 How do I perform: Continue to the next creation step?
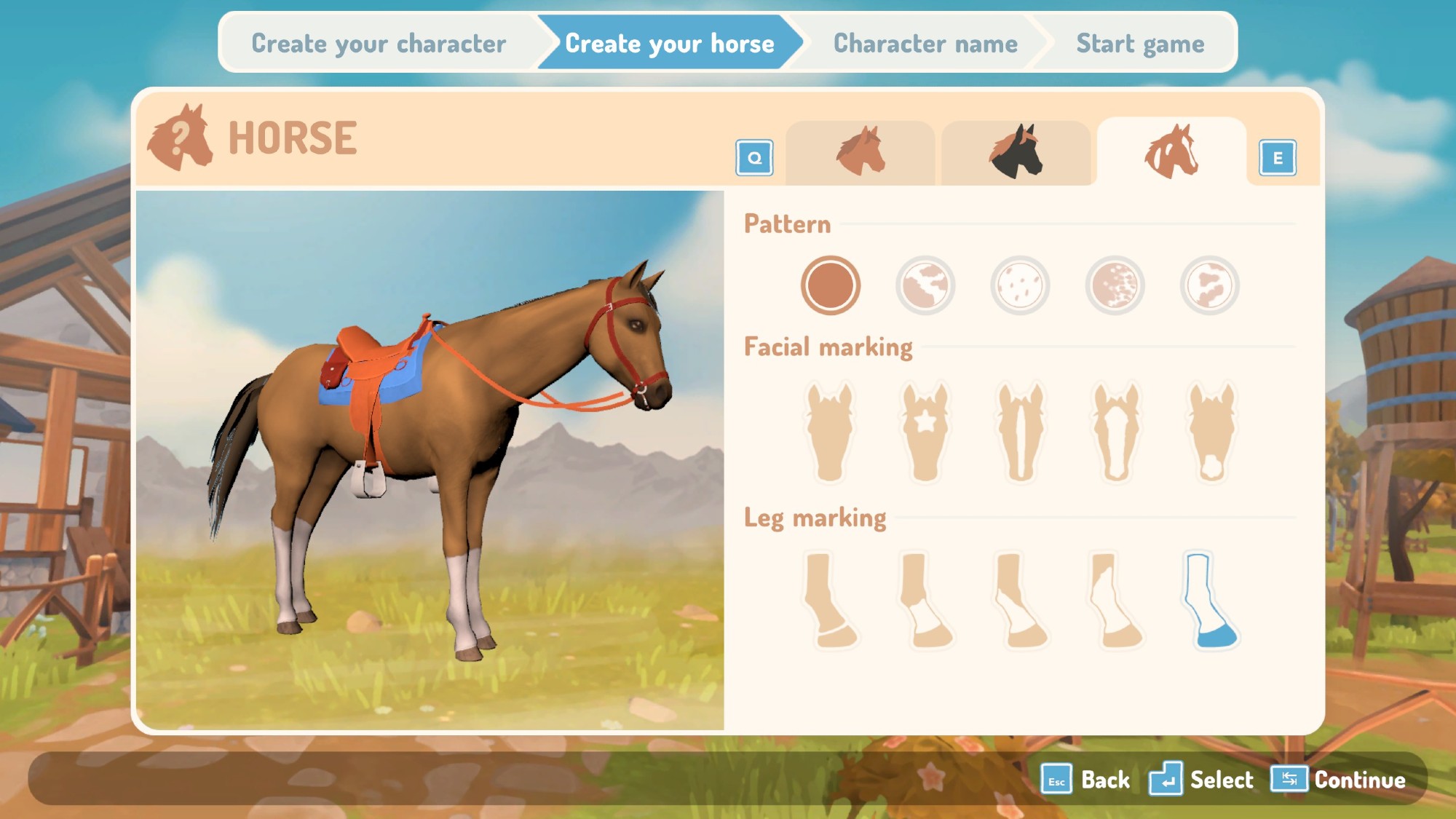point(1340,780)
